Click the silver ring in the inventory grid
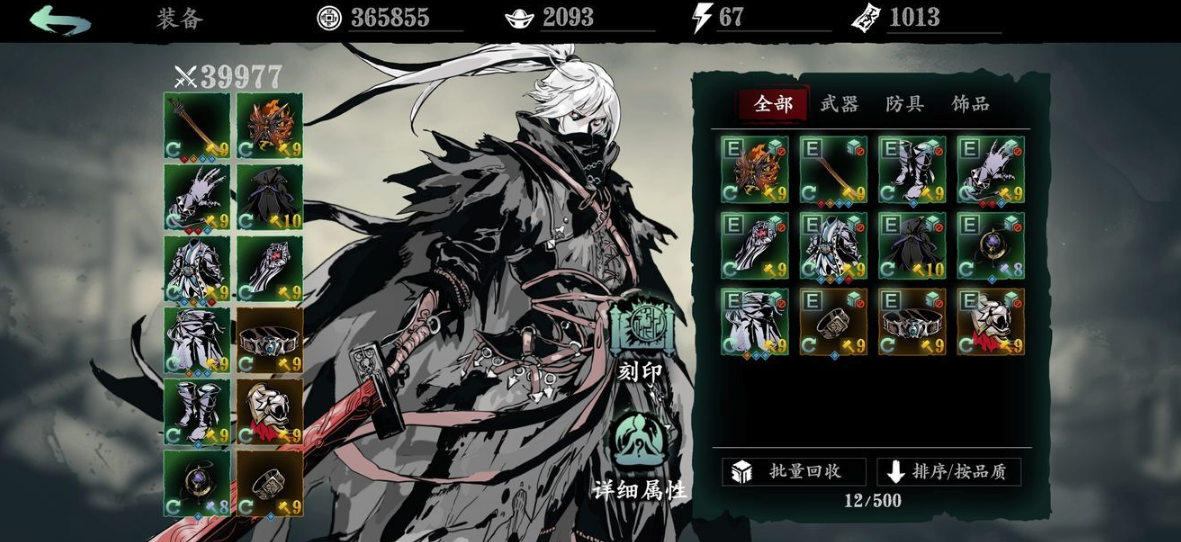 (833, 322)
